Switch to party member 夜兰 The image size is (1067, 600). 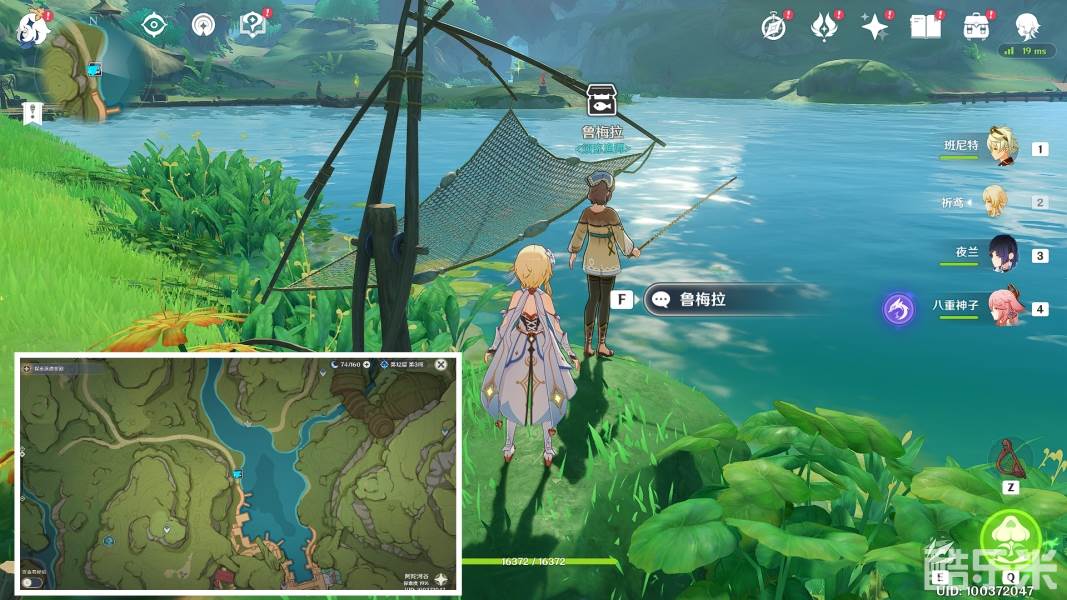click(1003, 255)
